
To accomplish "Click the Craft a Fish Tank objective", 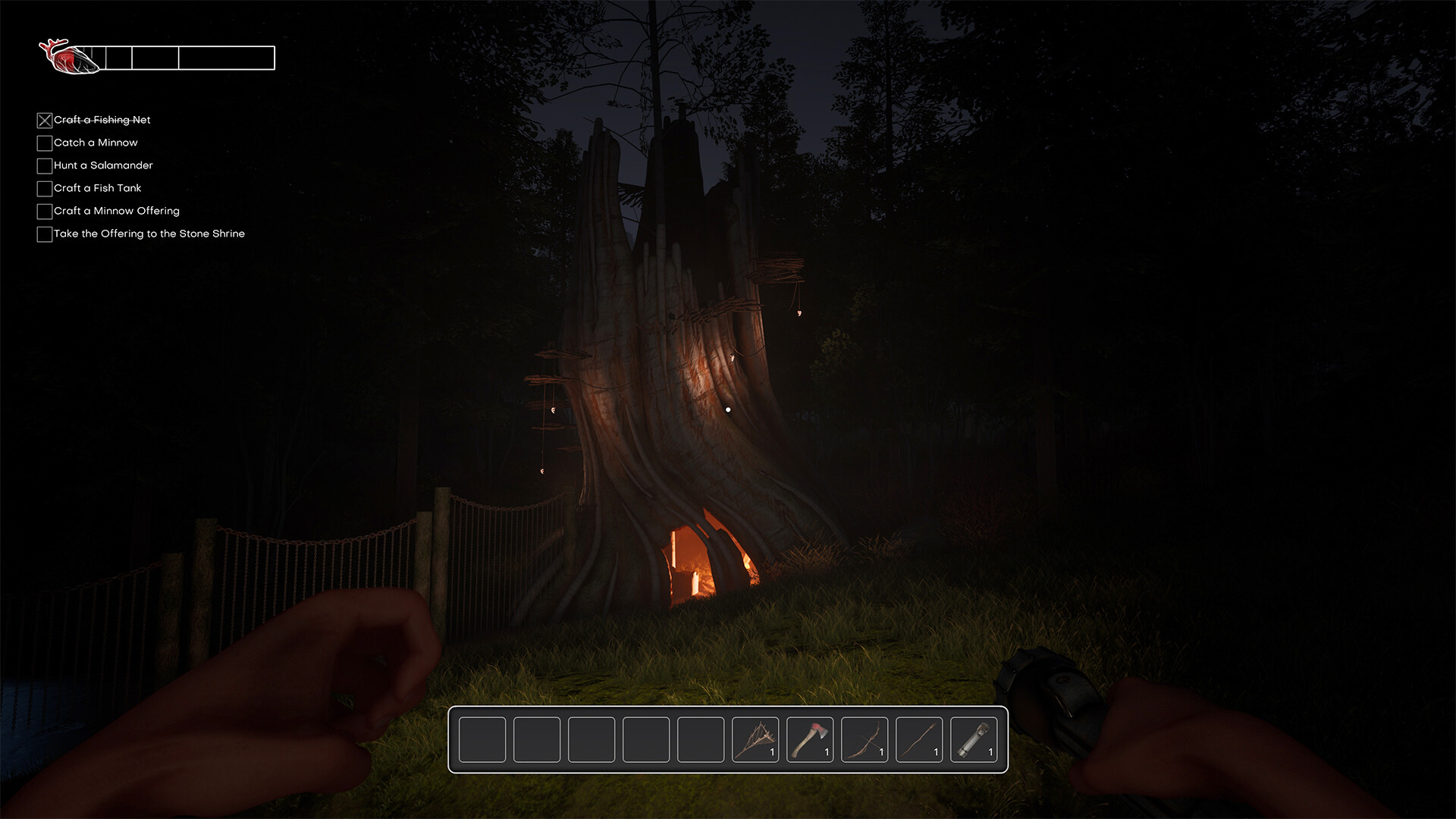I will click(97, 188).
